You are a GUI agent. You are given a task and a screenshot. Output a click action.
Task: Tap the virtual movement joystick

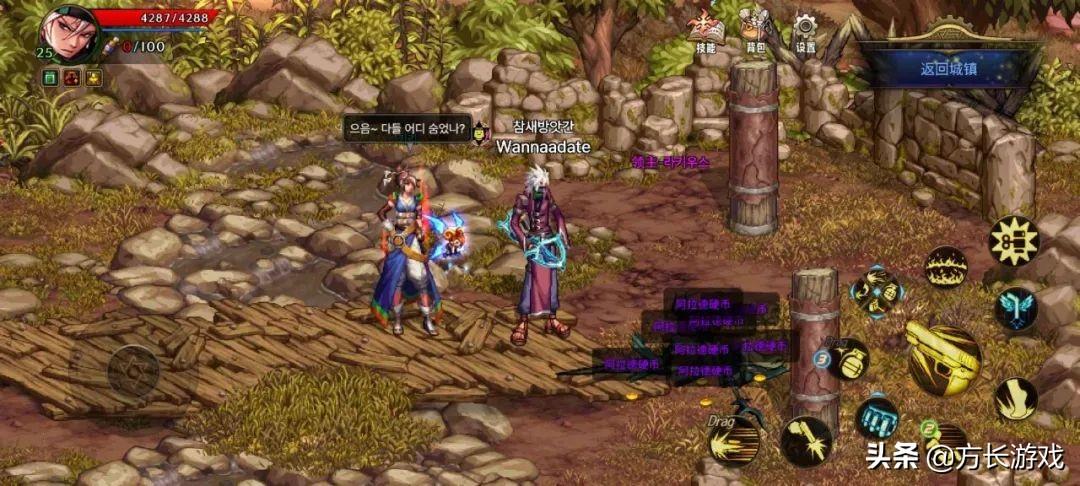point(133,372)
